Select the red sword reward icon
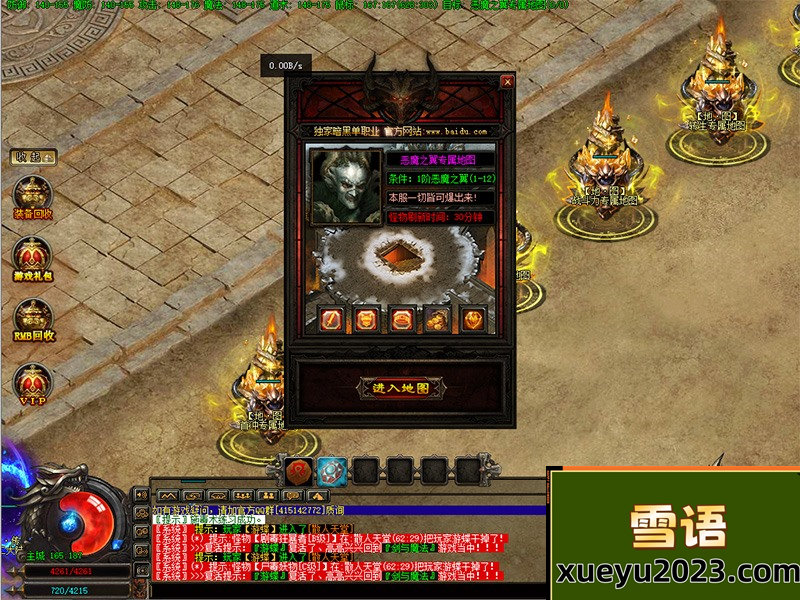 (x=332, y=319)
